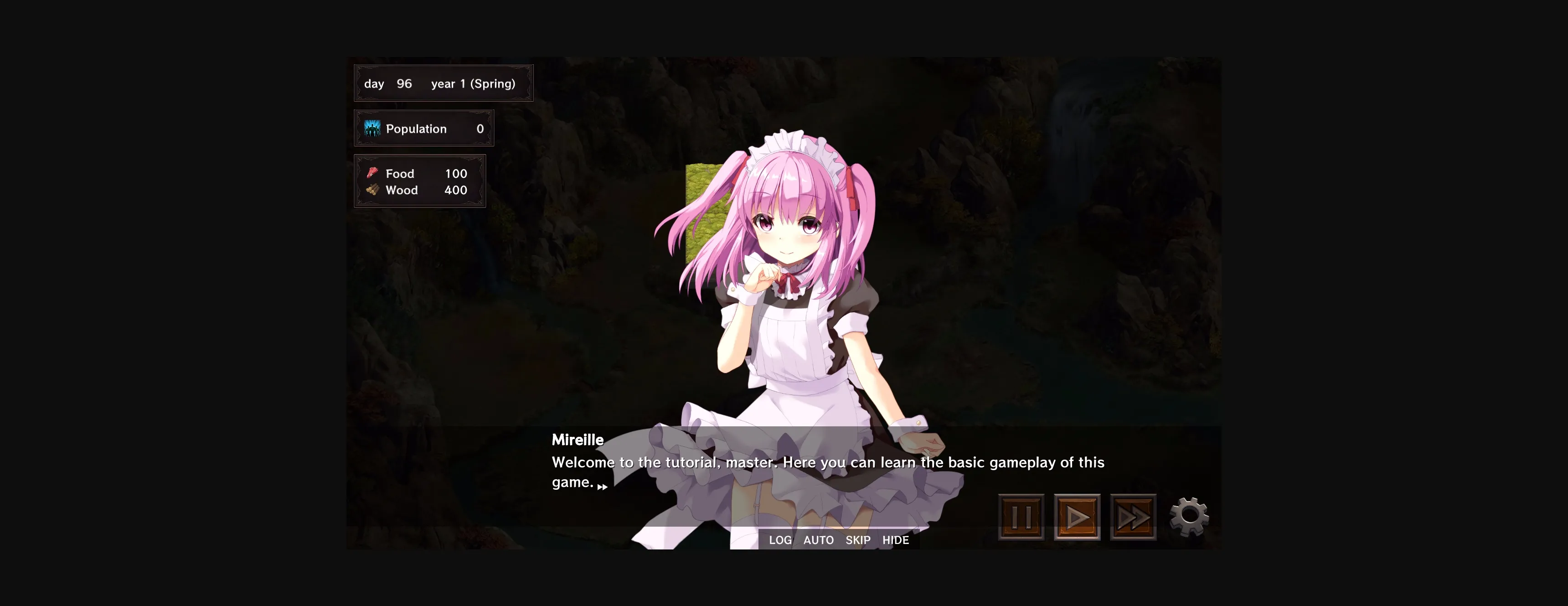This screenshot has height=606, width=1568.
Task: Toggle SKIP mode on
Action: click(858, 539)
